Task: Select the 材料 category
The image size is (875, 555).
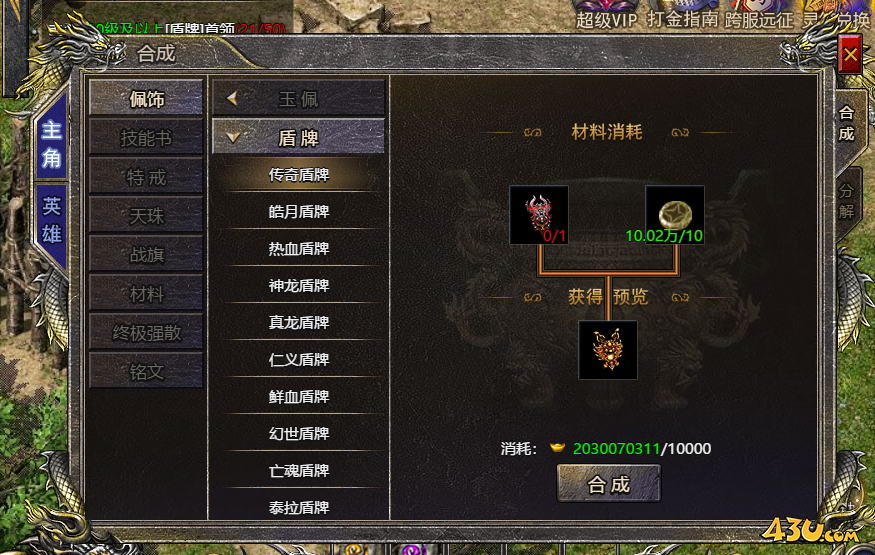Action: click(146, 294)
